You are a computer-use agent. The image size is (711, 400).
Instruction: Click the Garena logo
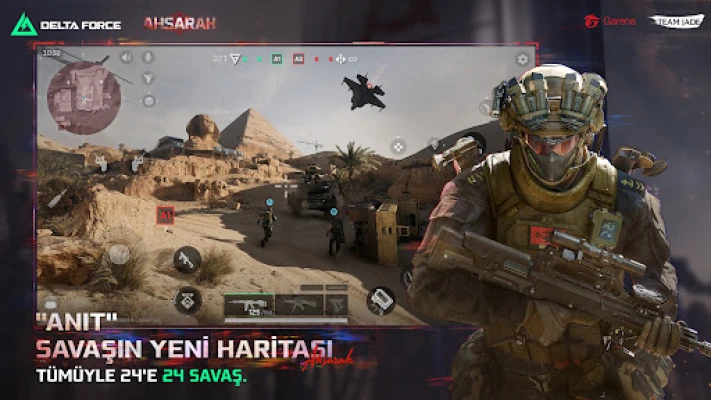pyautogui.click(x=610, y=21)
